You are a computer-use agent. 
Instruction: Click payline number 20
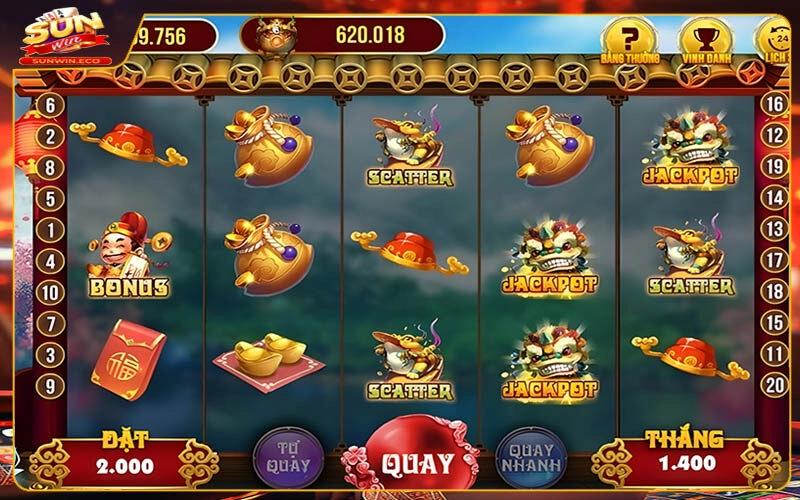click(773, 385)
